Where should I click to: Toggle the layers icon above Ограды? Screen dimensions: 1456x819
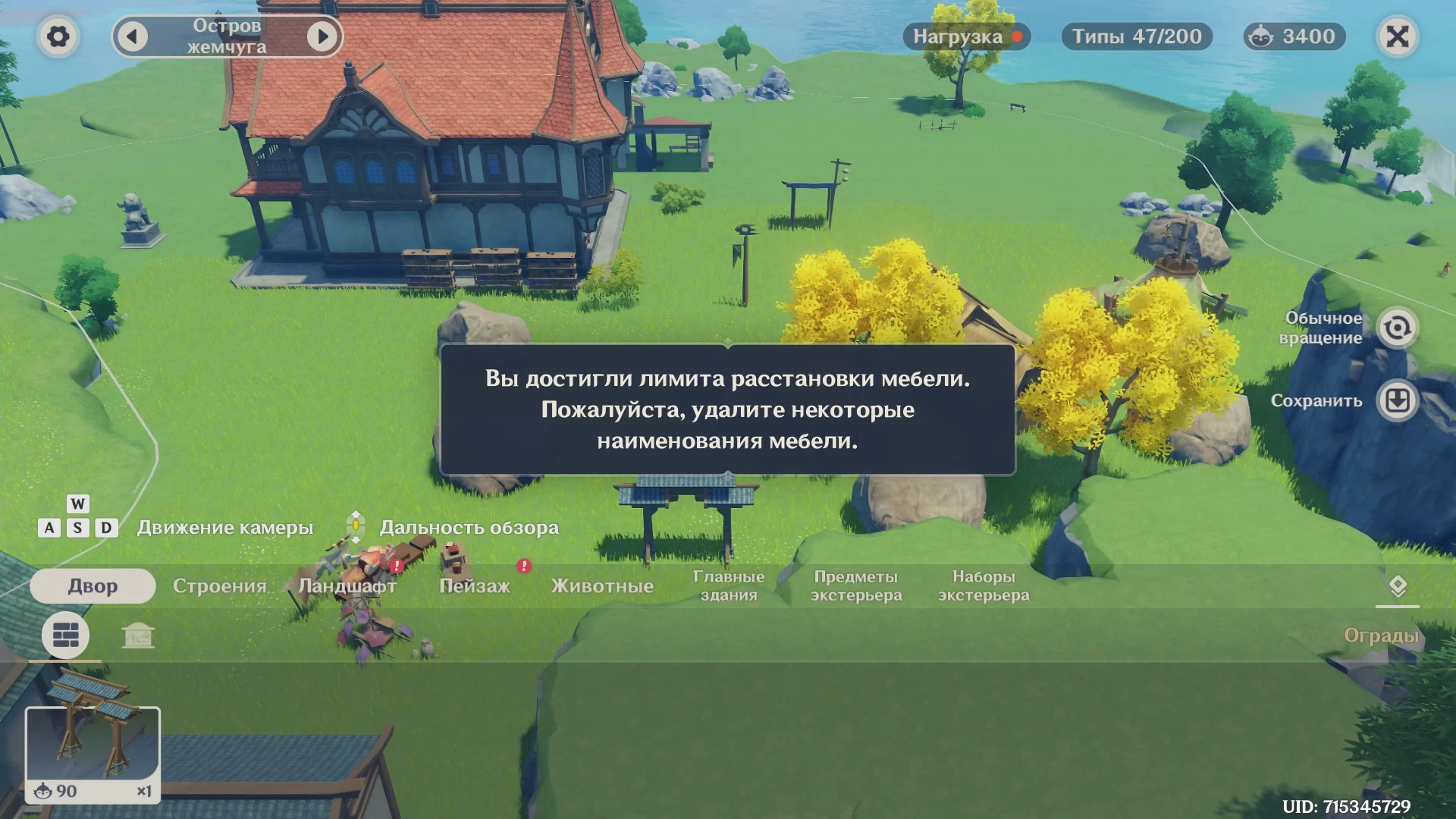(x=1397, y=586)
